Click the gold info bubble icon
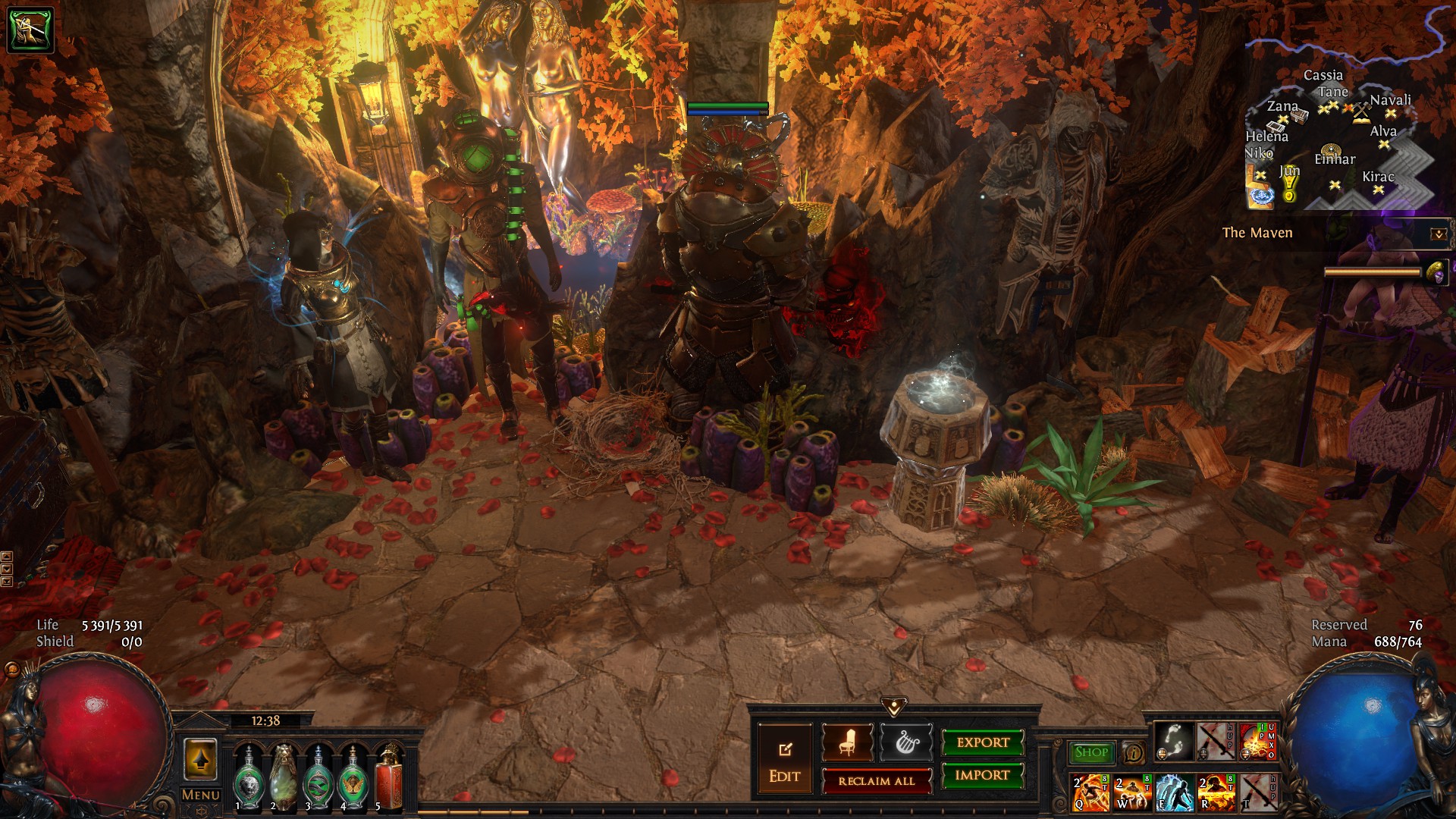Viewport: 1456px width, 819px height. coord(1133,752)
